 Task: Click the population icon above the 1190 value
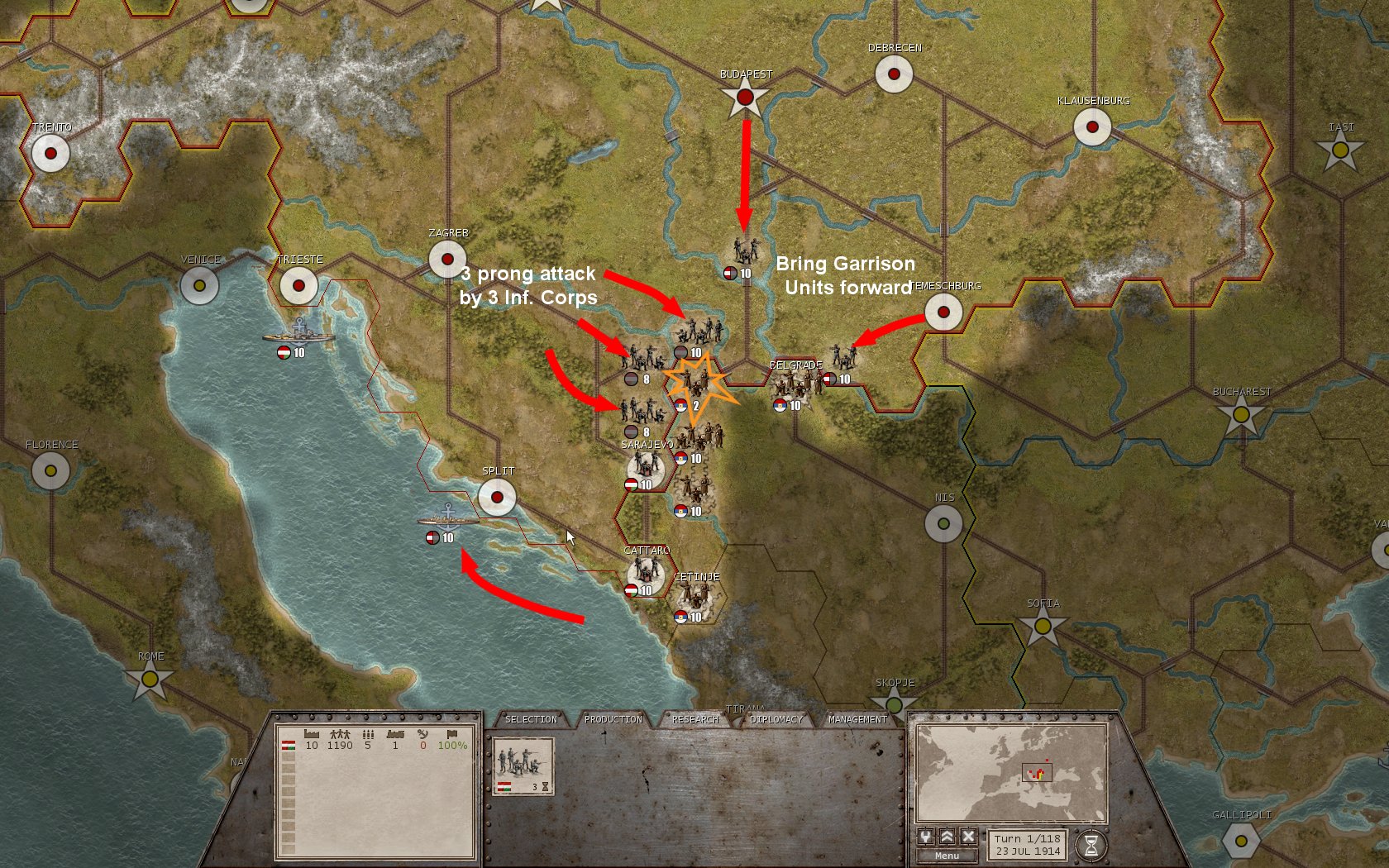(339, 734)
